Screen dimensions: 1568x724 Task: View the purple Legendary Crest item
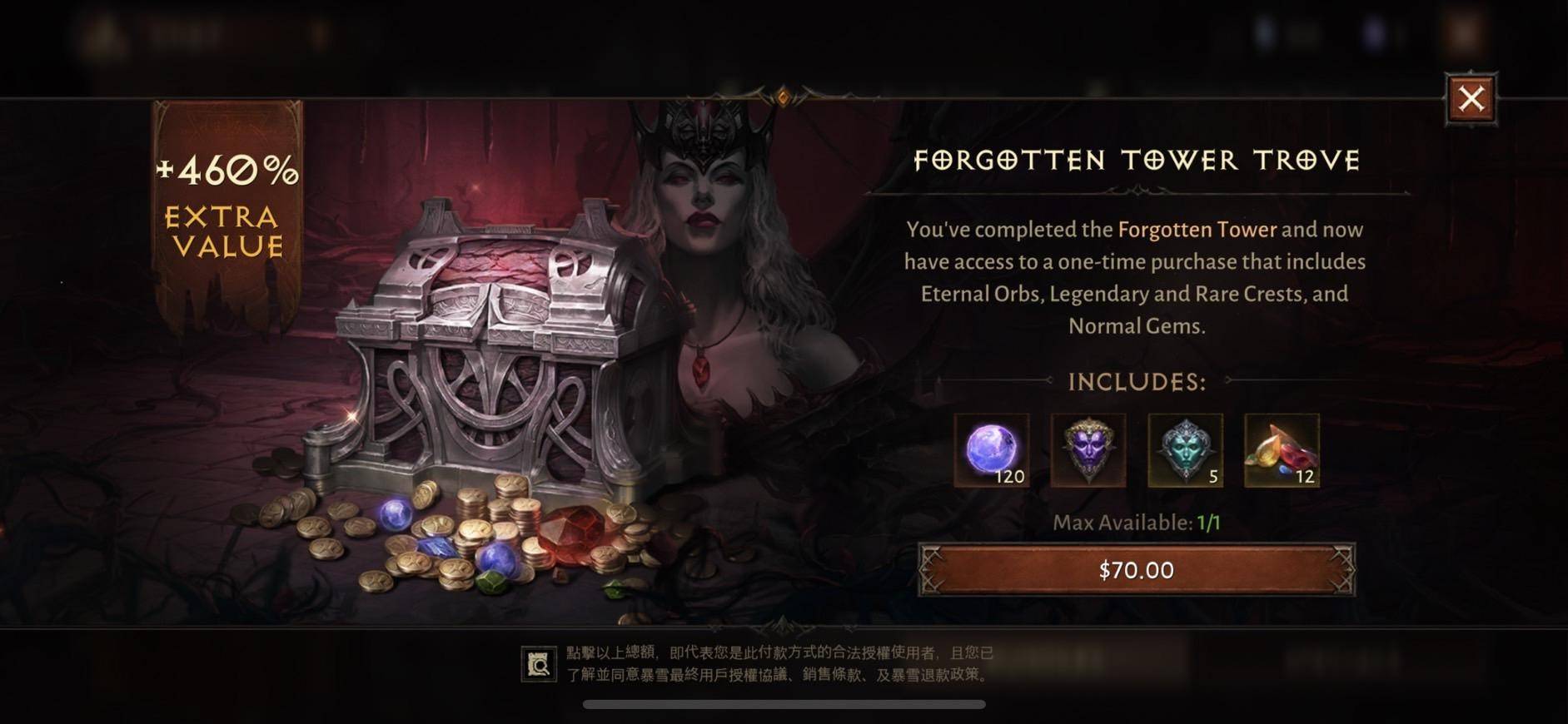tap(1088, 450)
